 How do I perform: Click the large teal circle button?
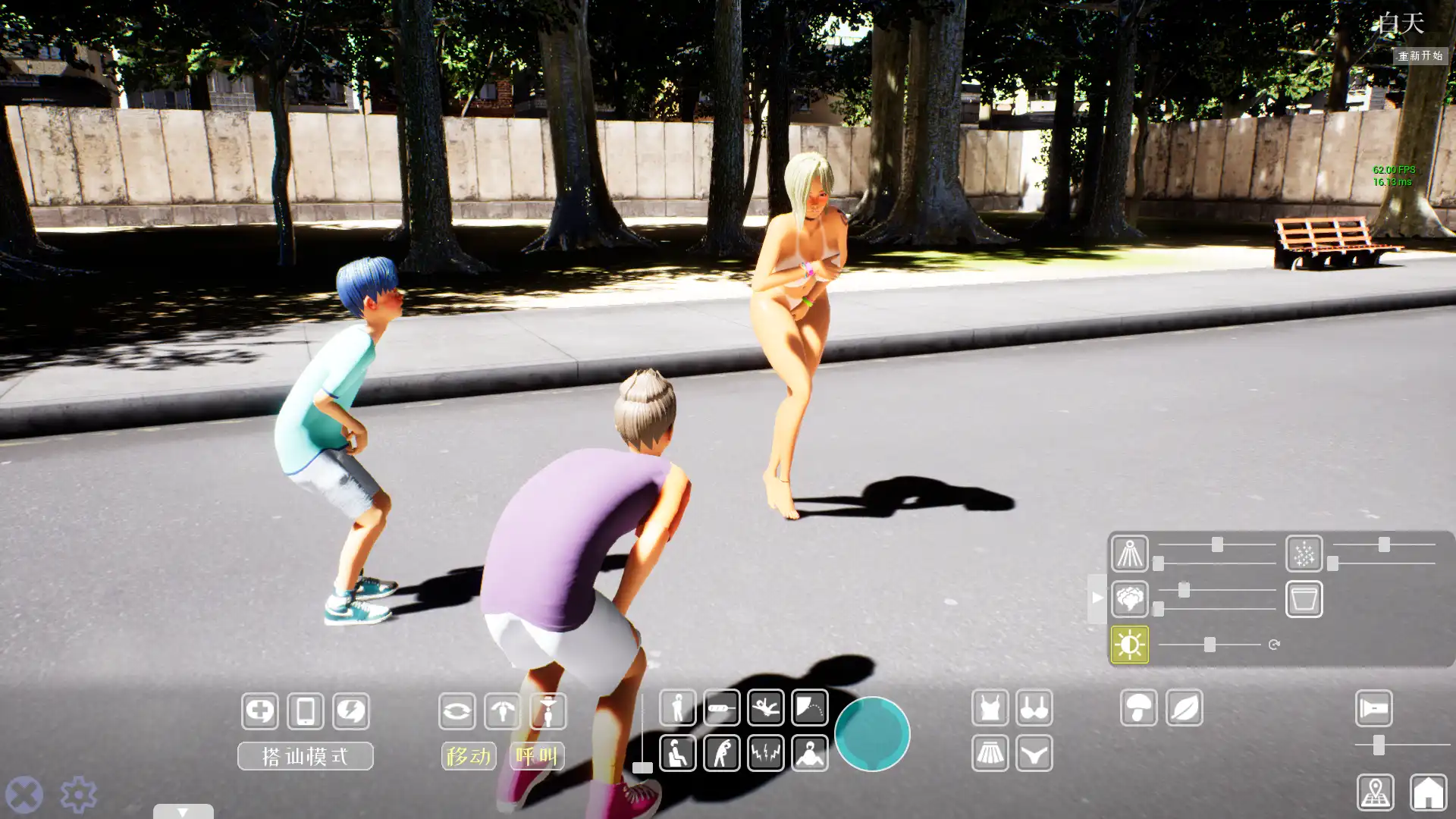[872, 733]
